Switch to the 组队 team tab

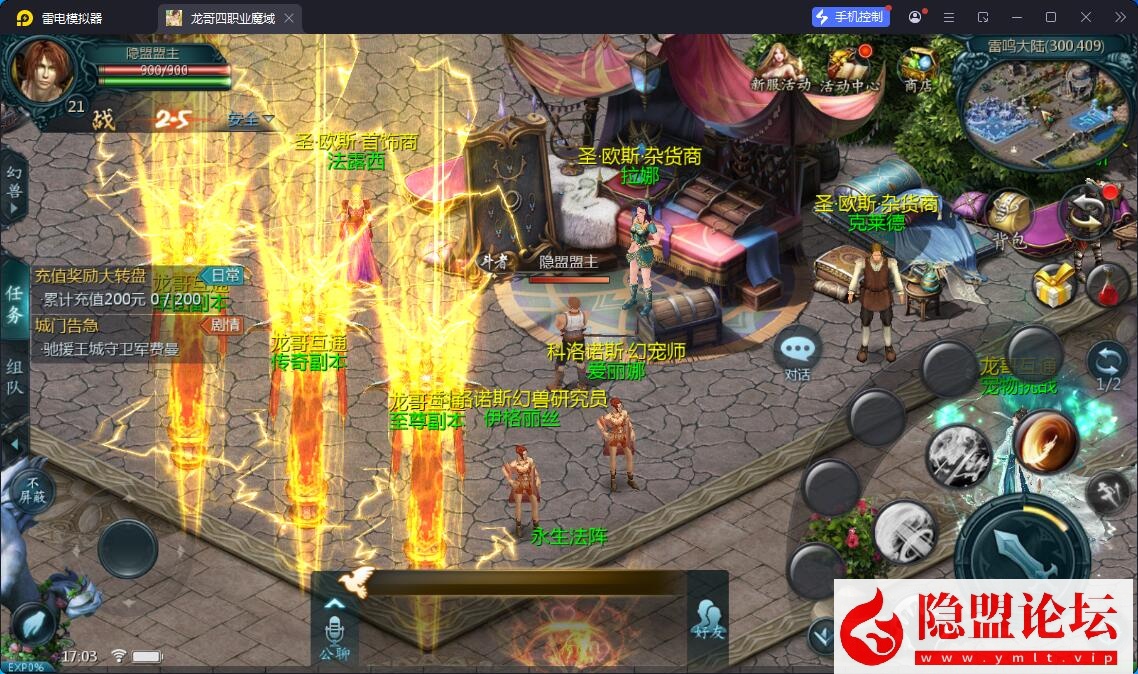click(15, 377)
